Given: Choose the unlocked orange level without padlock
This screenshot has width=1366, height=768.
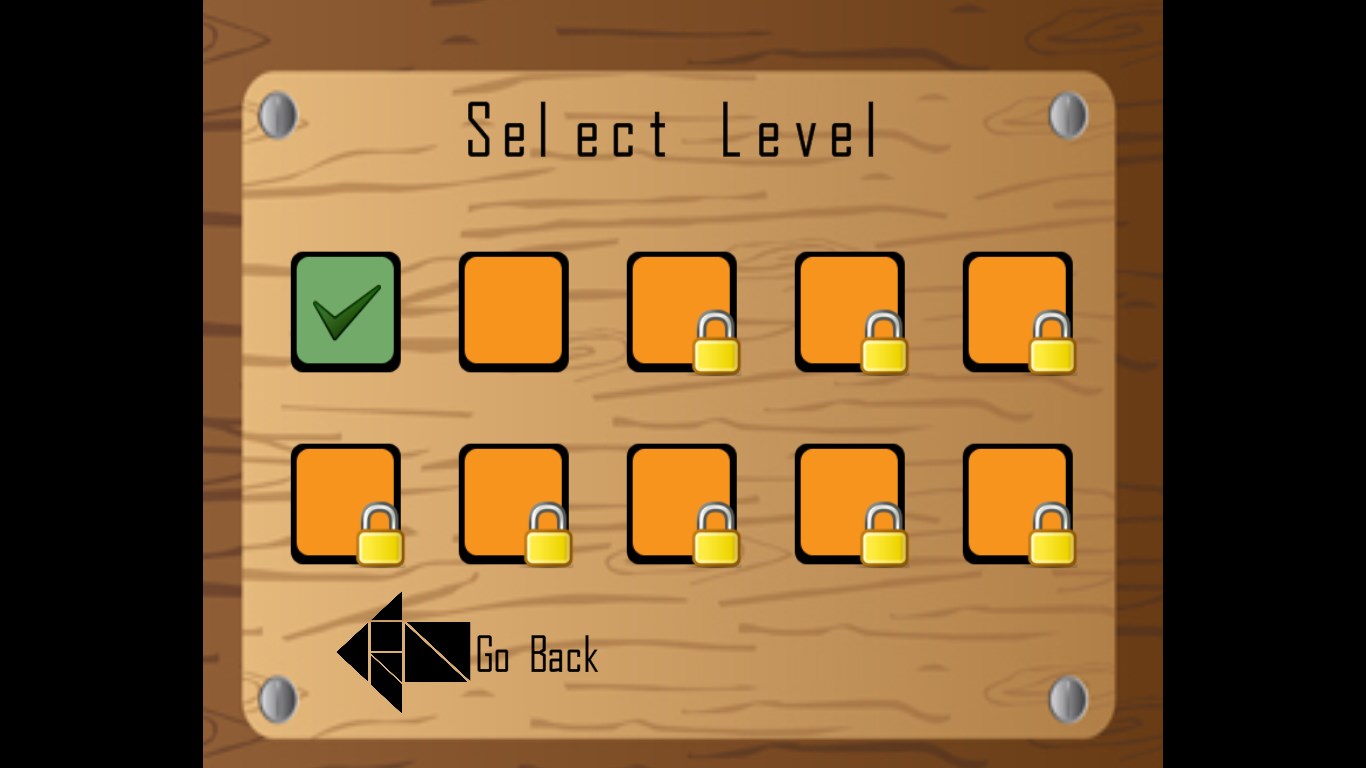Looking at the screenshot, I should [x=514, y=311].
